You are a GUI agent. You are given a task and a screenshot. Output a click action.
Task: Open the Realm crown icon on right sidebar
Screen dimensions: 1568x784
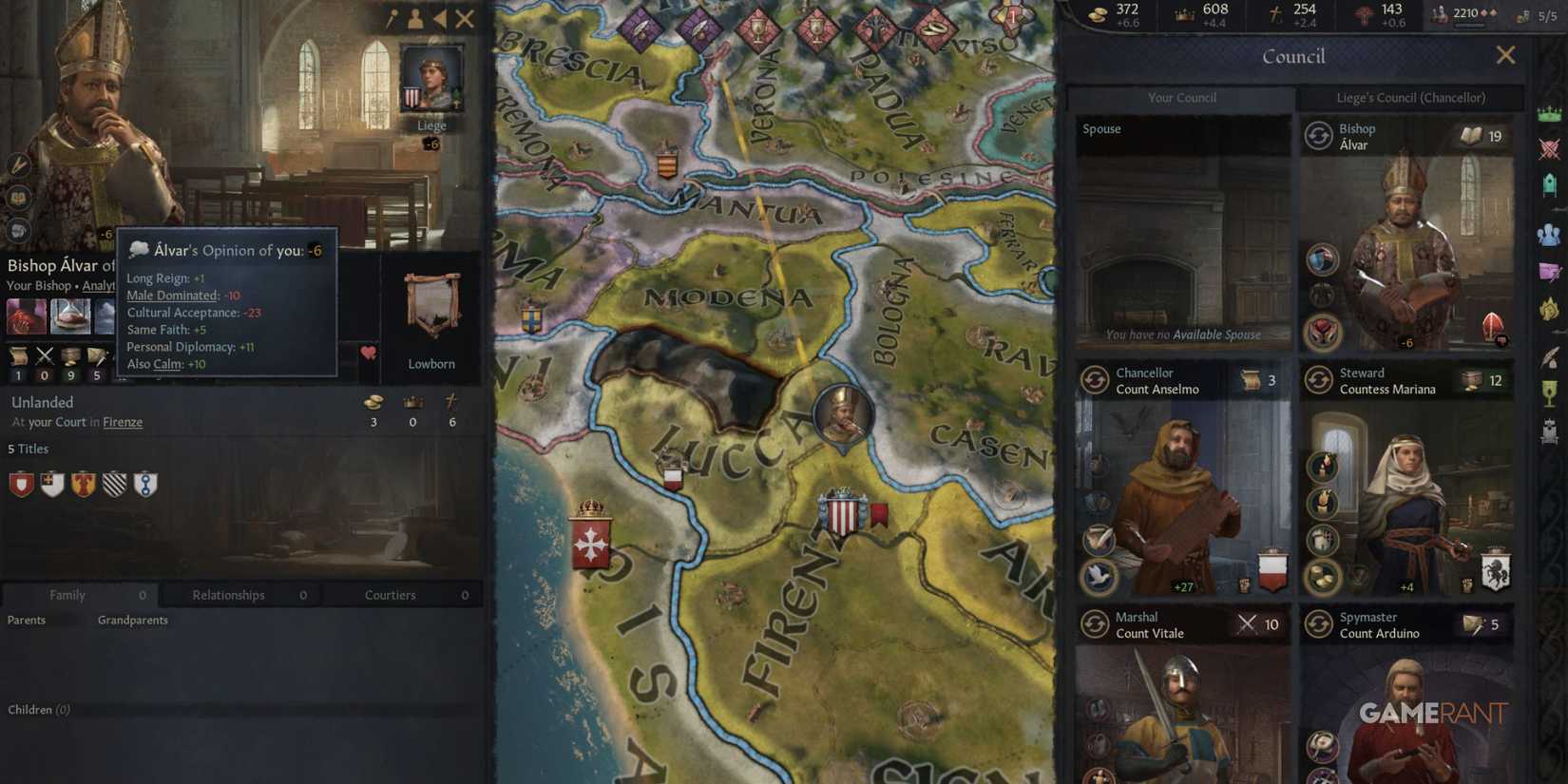tap(1551, 112)
